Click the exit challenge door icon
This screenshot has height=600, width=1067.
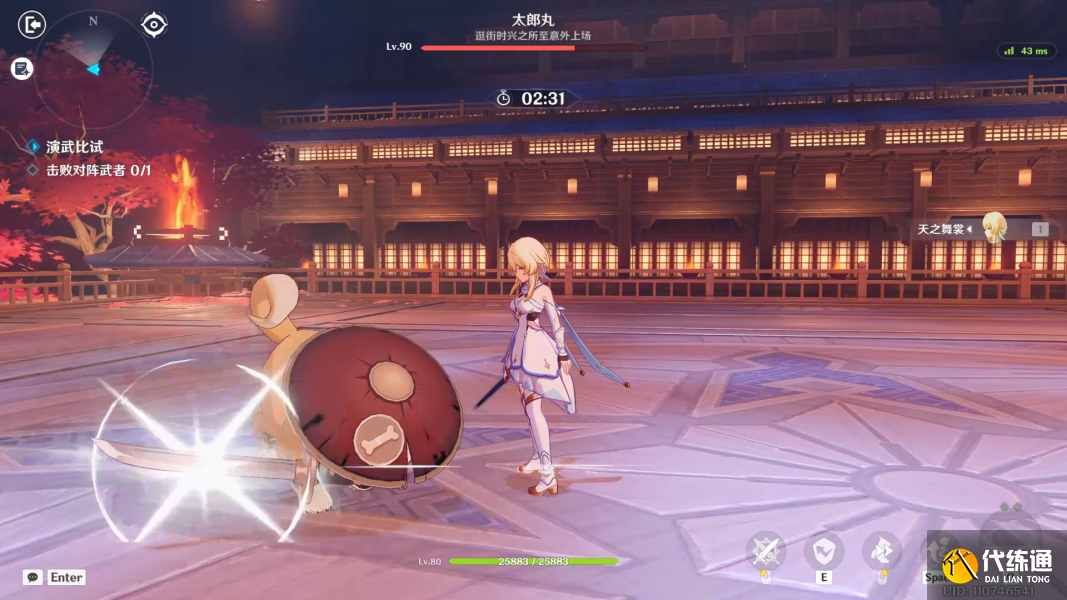pyautogui.click(x=32, y=23)
